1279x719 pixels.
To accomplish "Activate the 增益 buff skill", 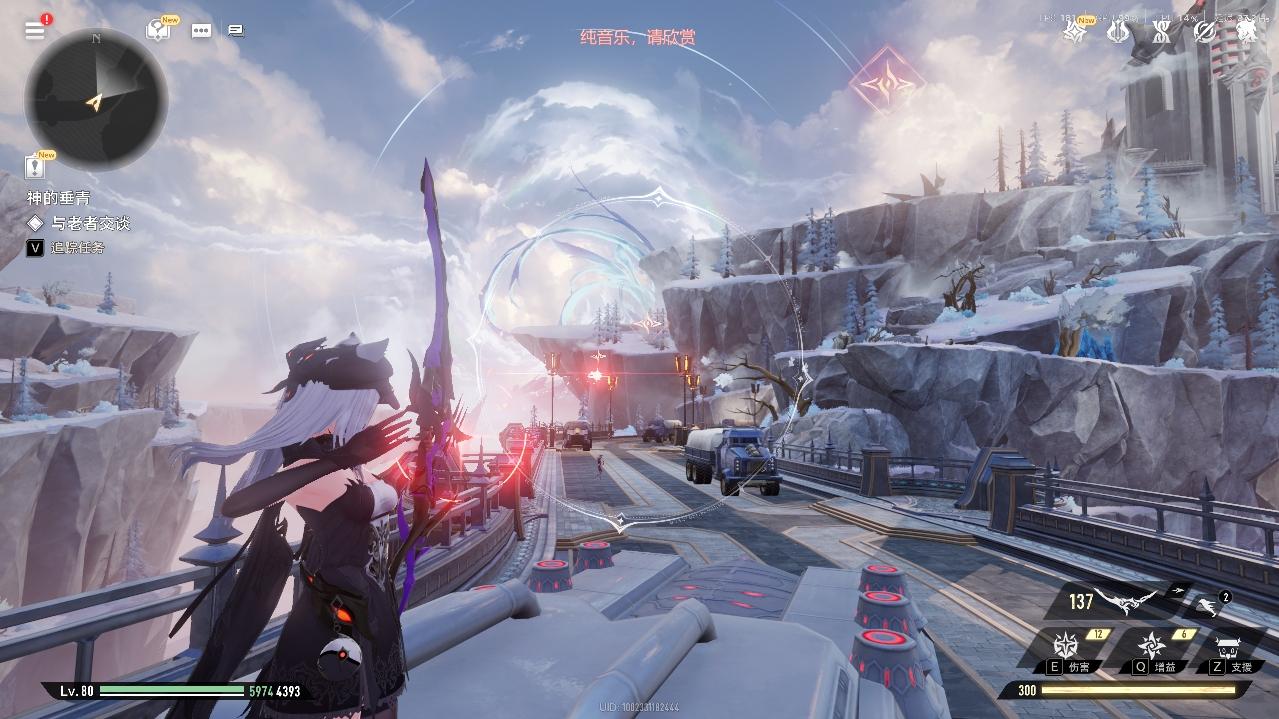I will 1155,647.
